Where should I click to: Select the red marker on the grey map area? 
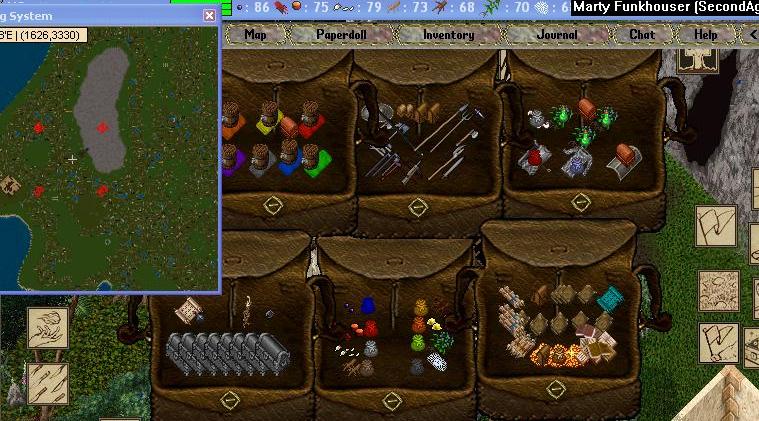[x=102, y=127]
